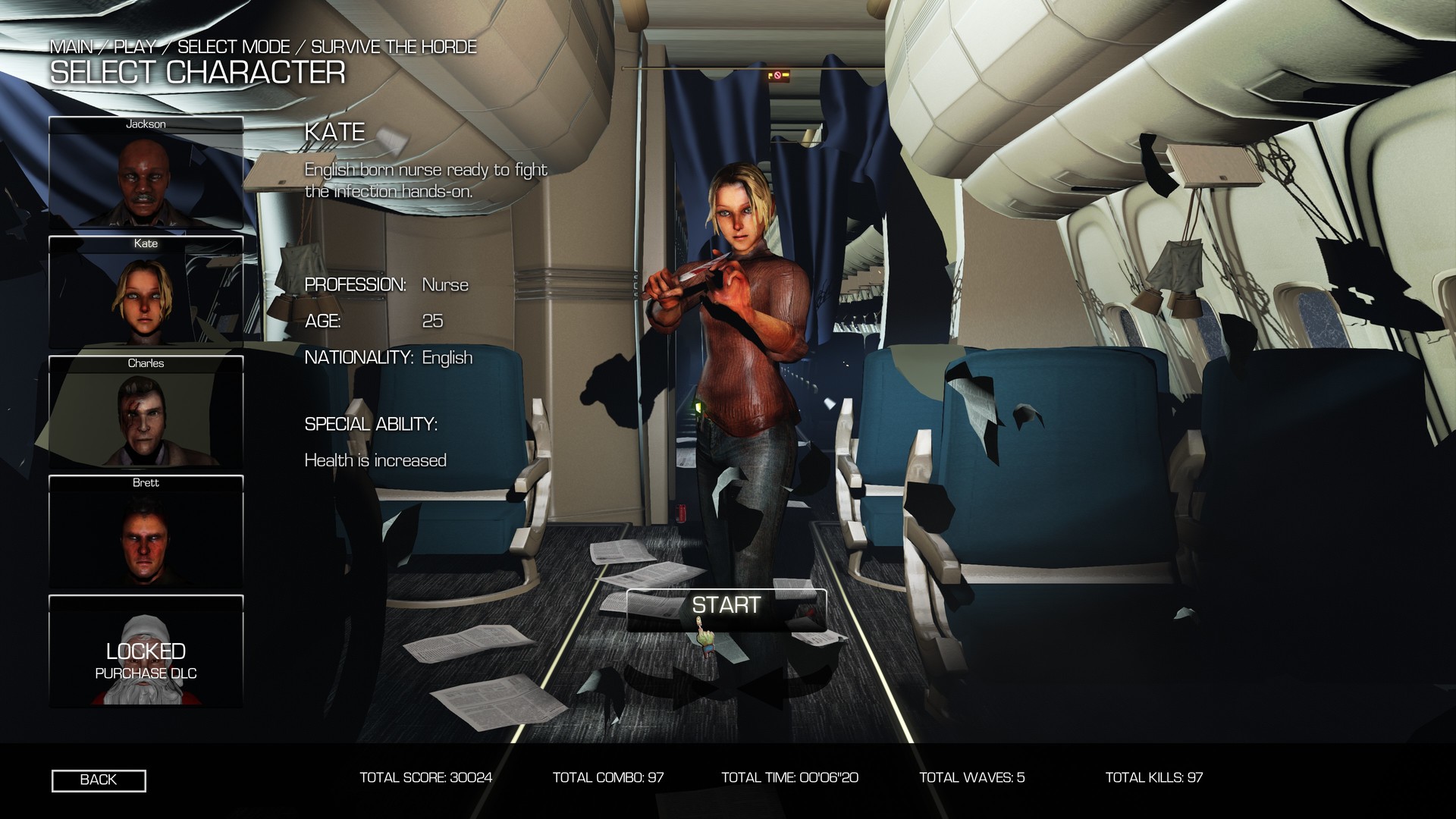Open the SELECT MODE breadcrumb entry
This screenshot has width=1456, height=819.
click(x=233, y=46)
